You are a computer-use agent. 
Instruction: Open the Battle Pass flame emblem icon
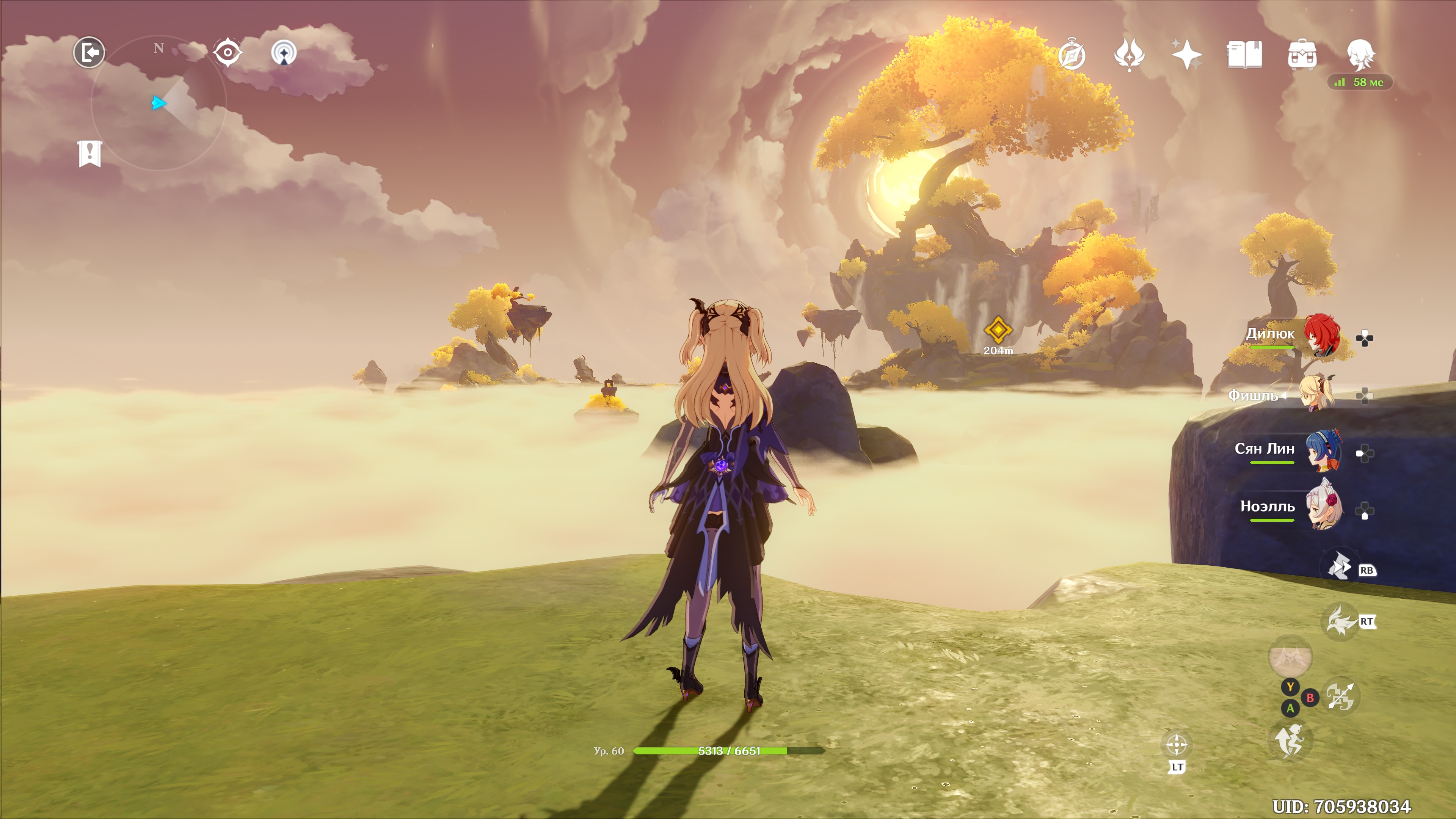pos(1129,55)
